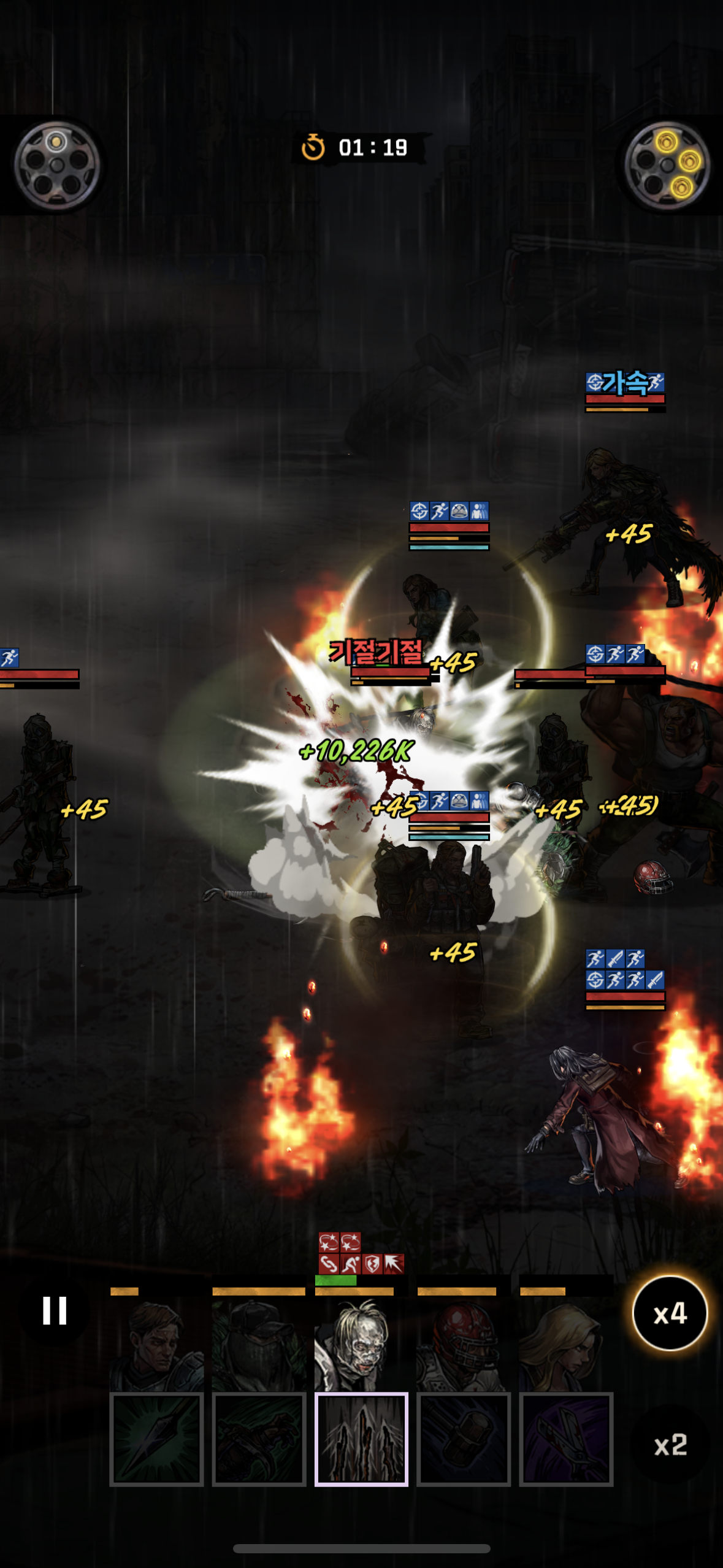Trigger the clawed gauntlet skill
Image resolution: width=723 pixels, height=1568 pixels.
pos(259,1439)
